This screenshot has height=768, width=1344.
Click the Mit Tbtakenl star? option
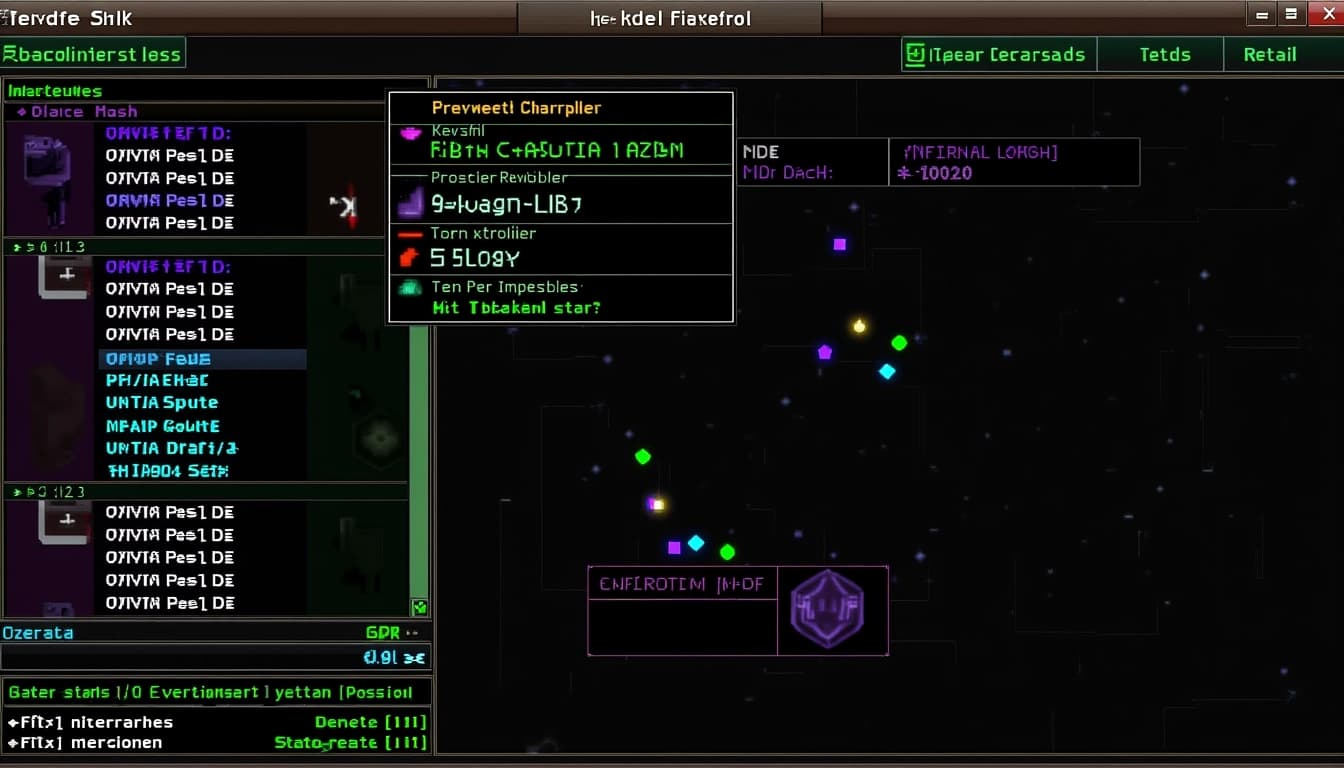[516, 308]
